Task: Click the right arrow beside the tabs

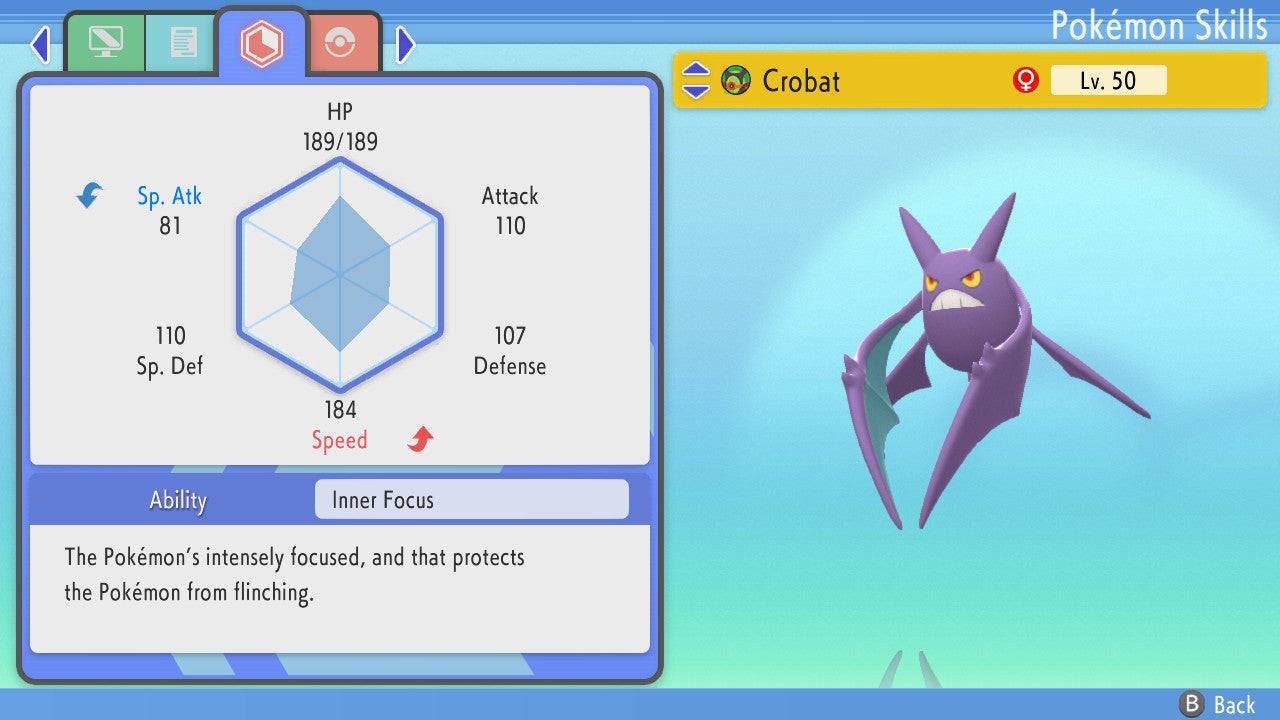Action: (x=405, y=44)
